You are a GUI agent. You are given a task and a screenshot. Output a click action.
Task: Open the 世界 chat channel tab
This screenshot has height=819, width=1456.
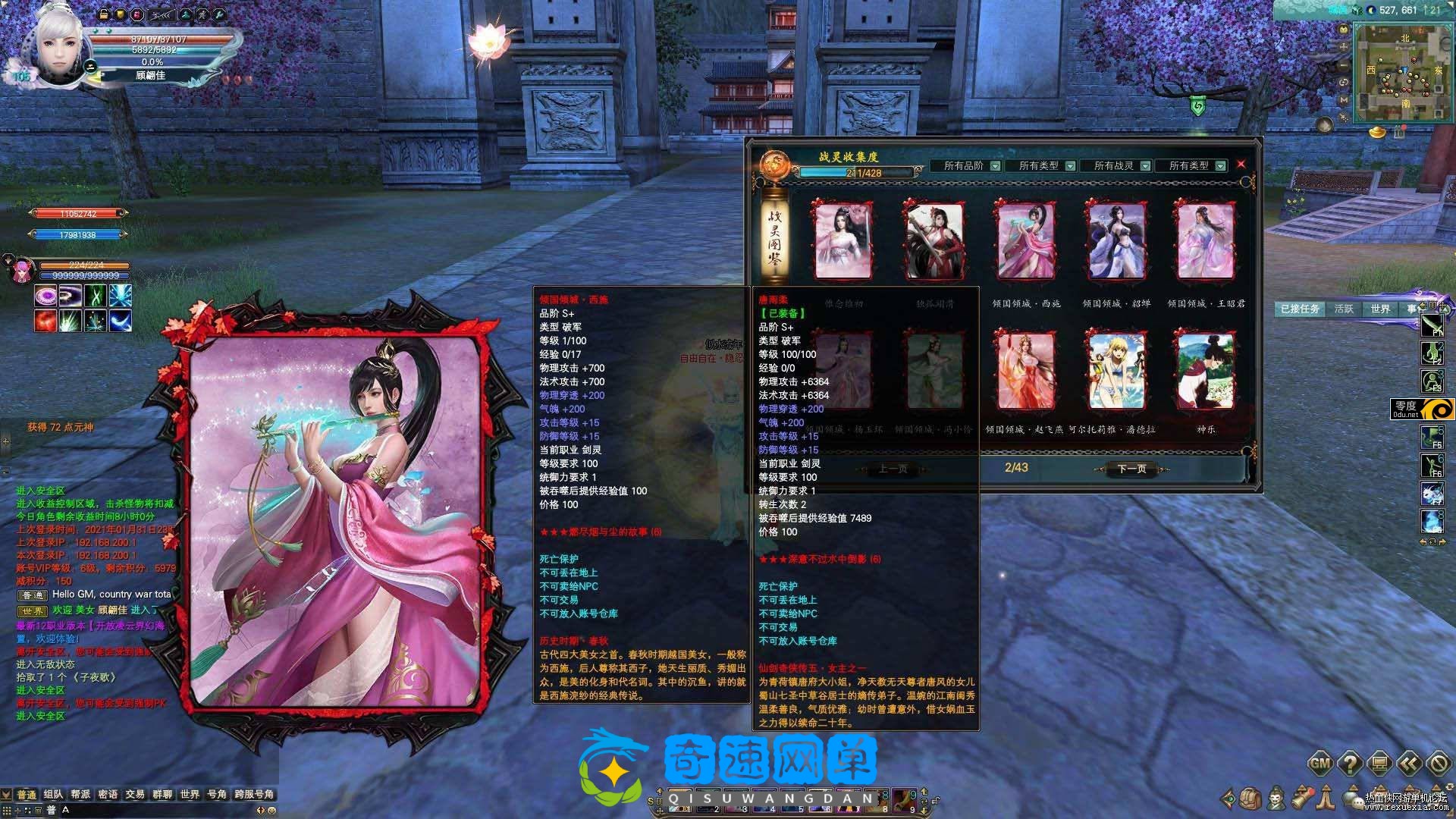[x=190, y=794]
